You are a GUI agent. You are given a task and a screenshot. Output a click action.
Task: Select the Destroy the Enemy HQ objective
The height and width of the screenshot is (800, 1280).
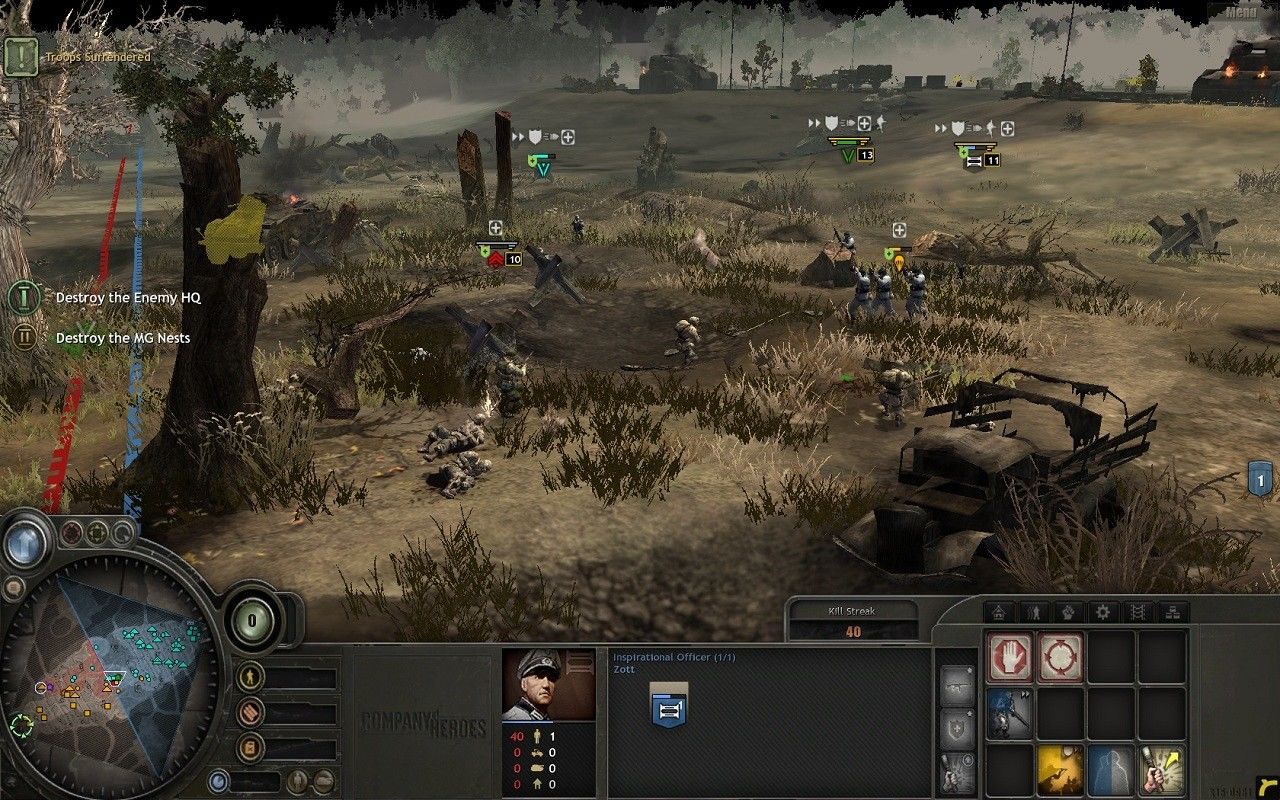122,298
